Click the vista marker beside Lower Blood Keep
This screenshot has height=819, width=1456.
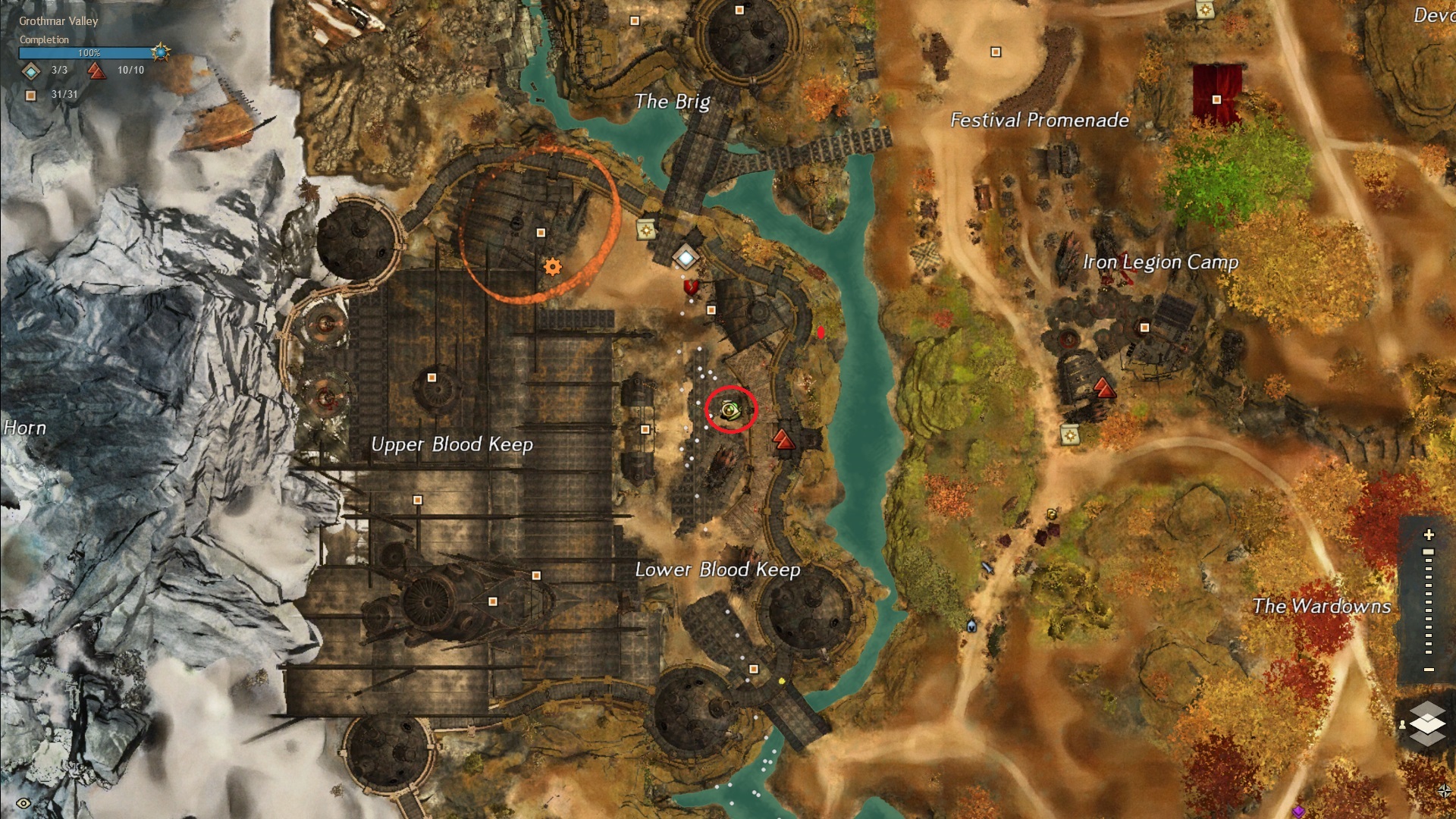783,439
